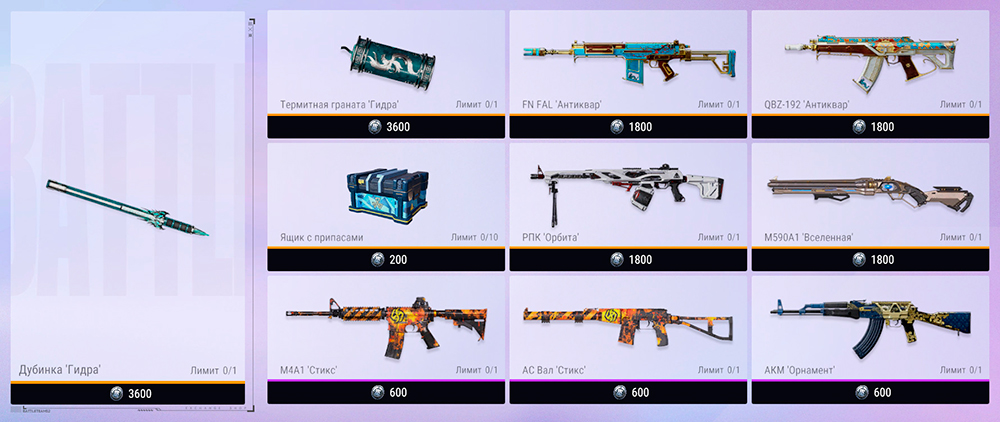The width and height of the screenshot is (1000, 422).
Task: Select the АКМ 'Орнамент' rifle card
Action: 869,325
